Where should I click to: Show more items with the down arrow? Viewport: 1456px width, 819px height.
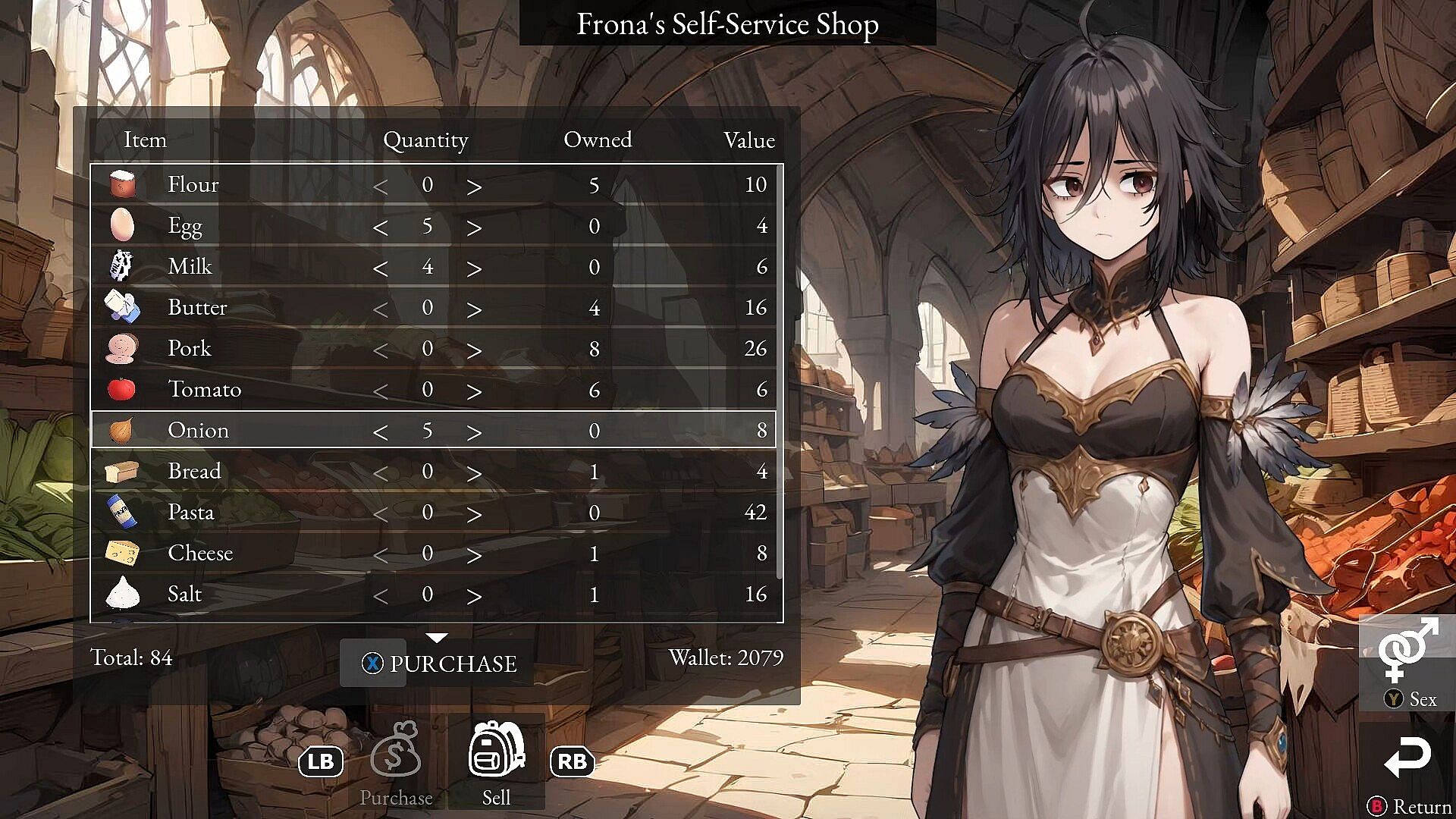coord(437,637)
